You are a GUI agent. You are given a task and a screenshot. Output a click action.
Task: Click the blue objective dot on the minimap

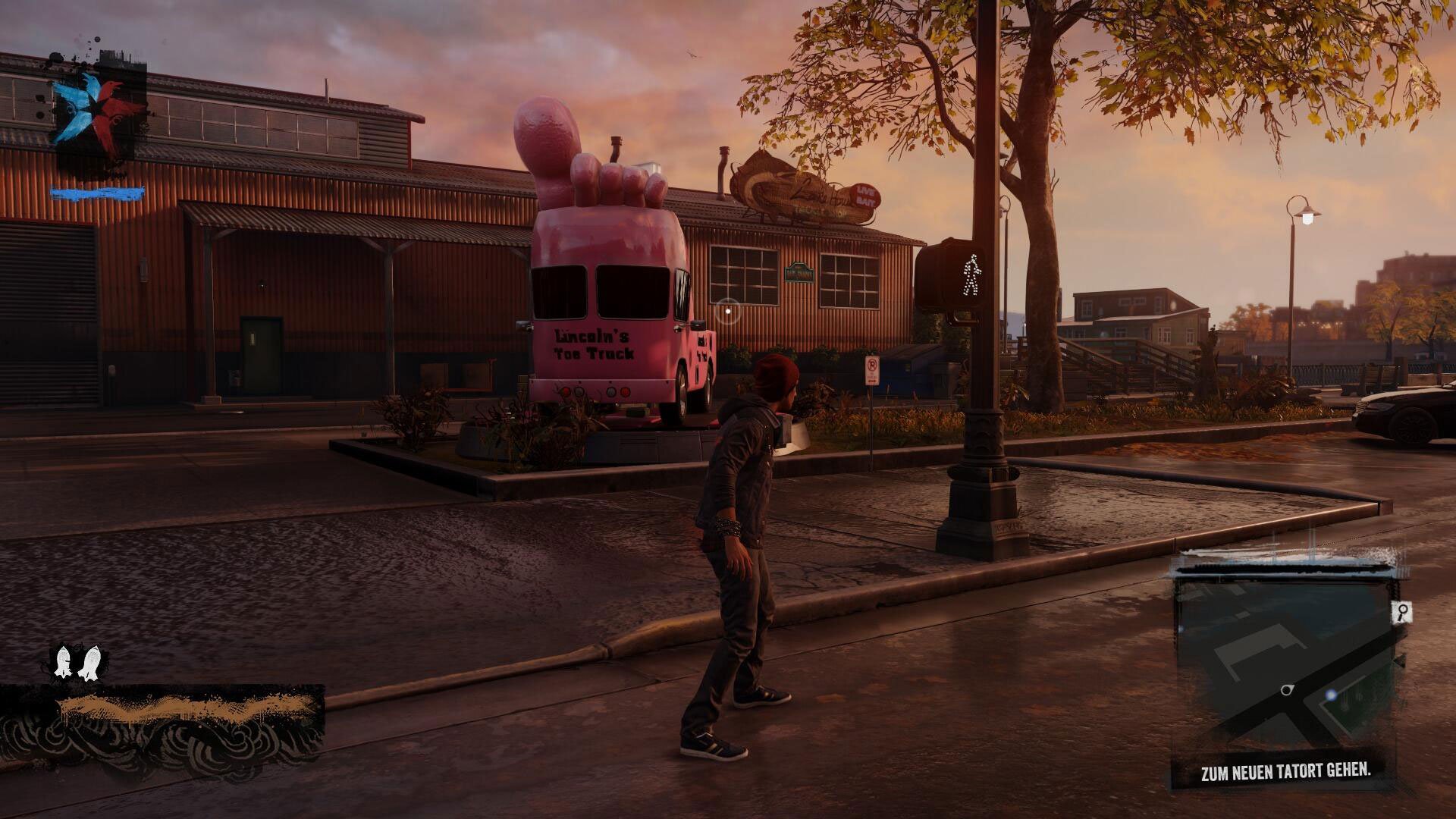coord(1331,695)
